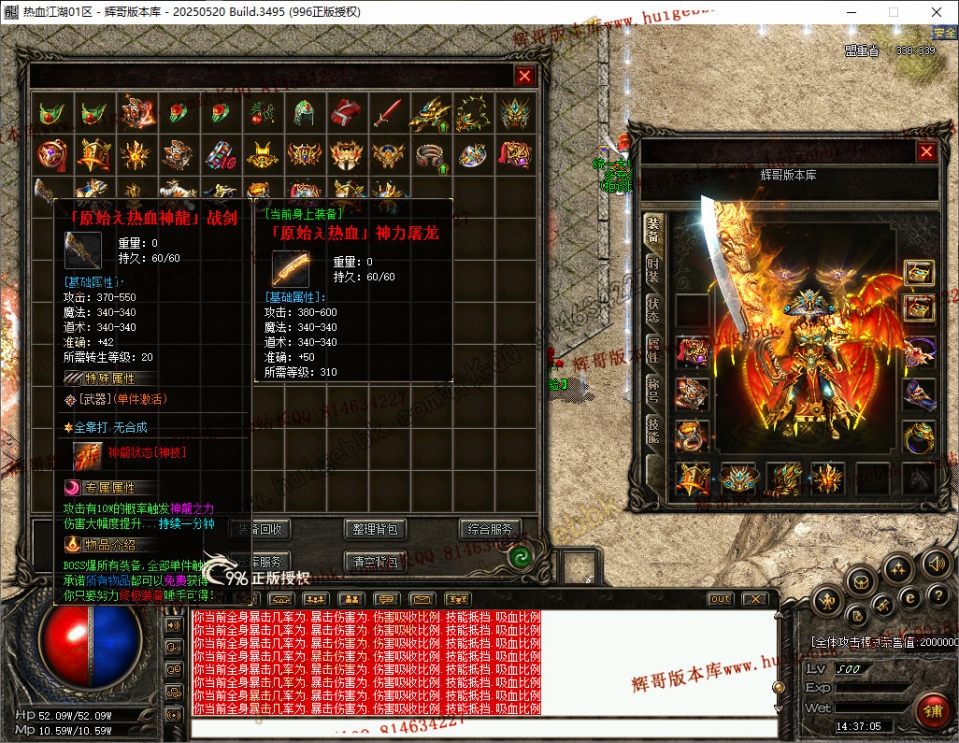
Task: Select the green helmet item in the bag
Action: [303, 112]
